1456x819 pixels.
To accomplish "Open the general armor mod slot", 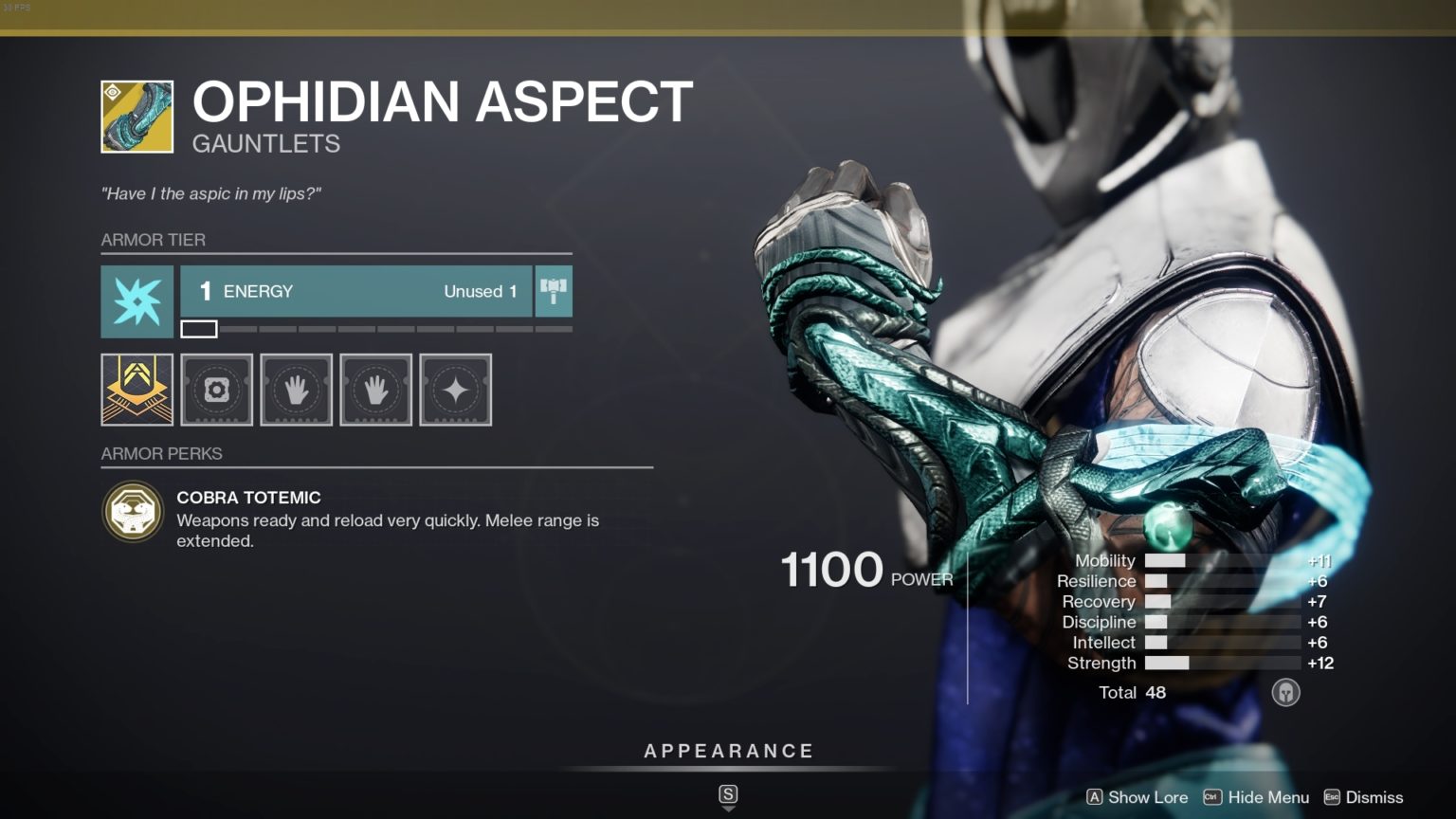I will [216, 390].
